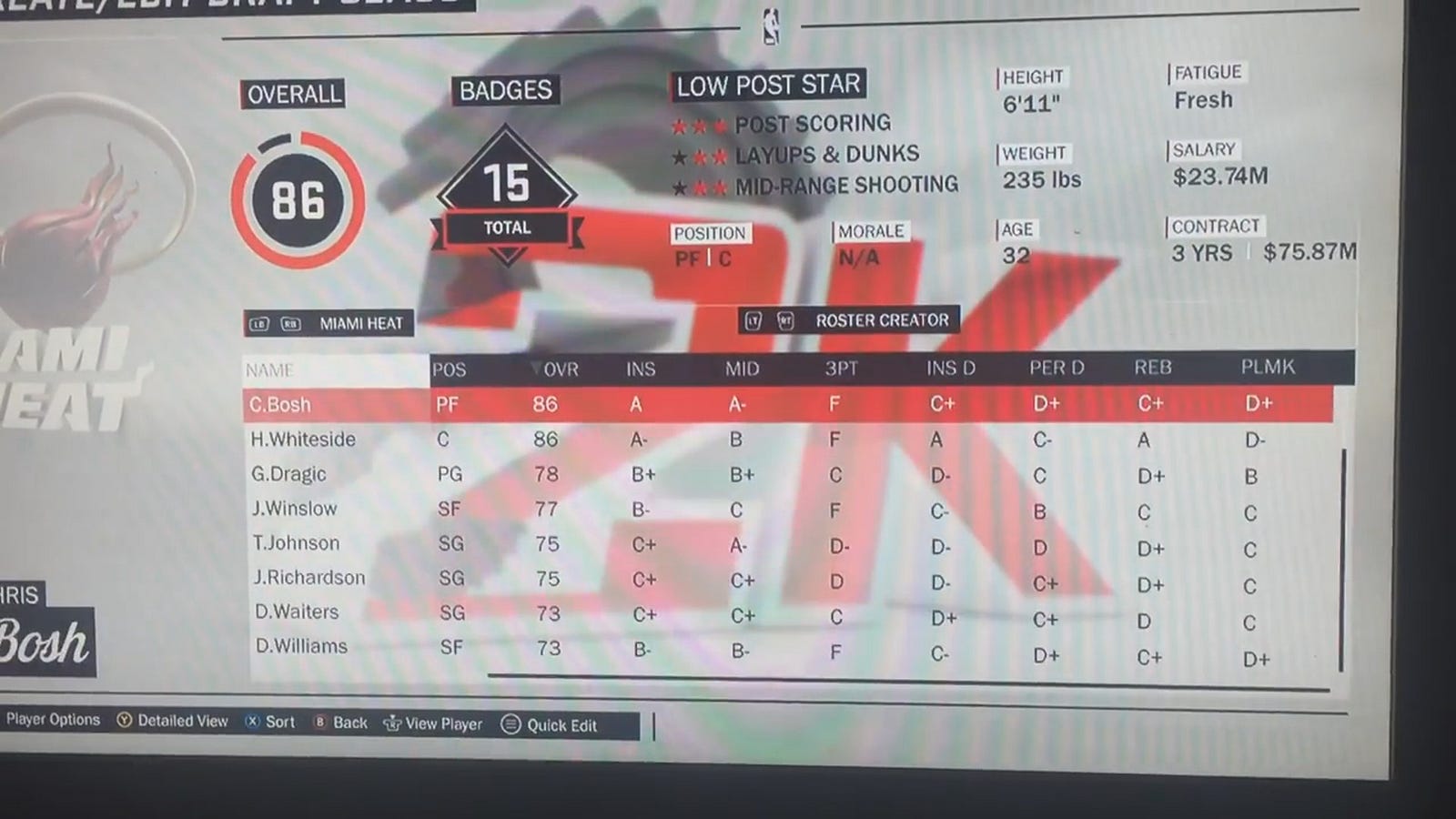Choose H.Whiteside in the roster list
The height and width of the screenshot is (819, 1456).
303,440
